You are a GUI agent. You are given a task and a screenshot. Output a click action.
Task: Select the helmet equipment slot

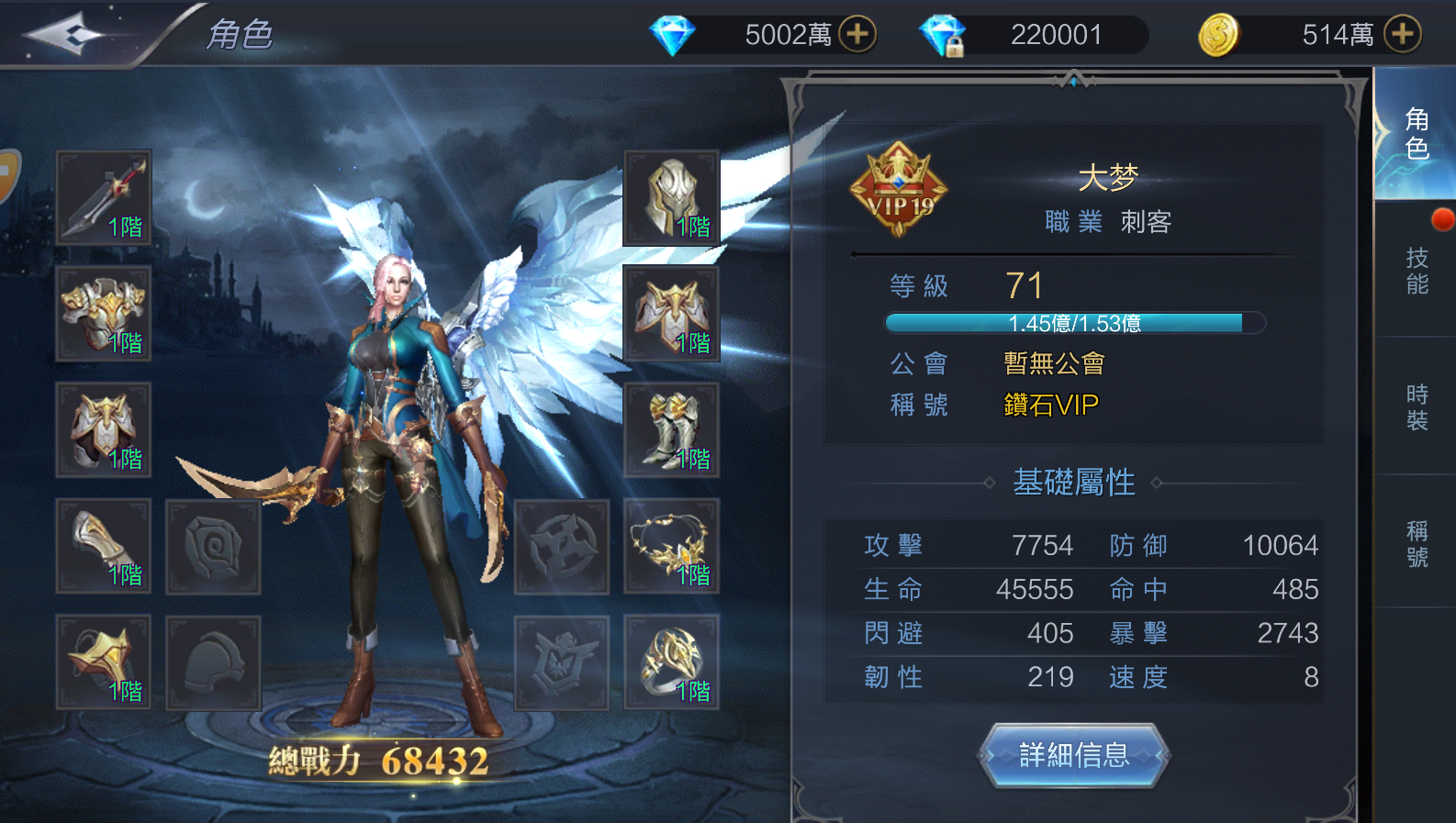pyautogui.click(x=671, y=197)
